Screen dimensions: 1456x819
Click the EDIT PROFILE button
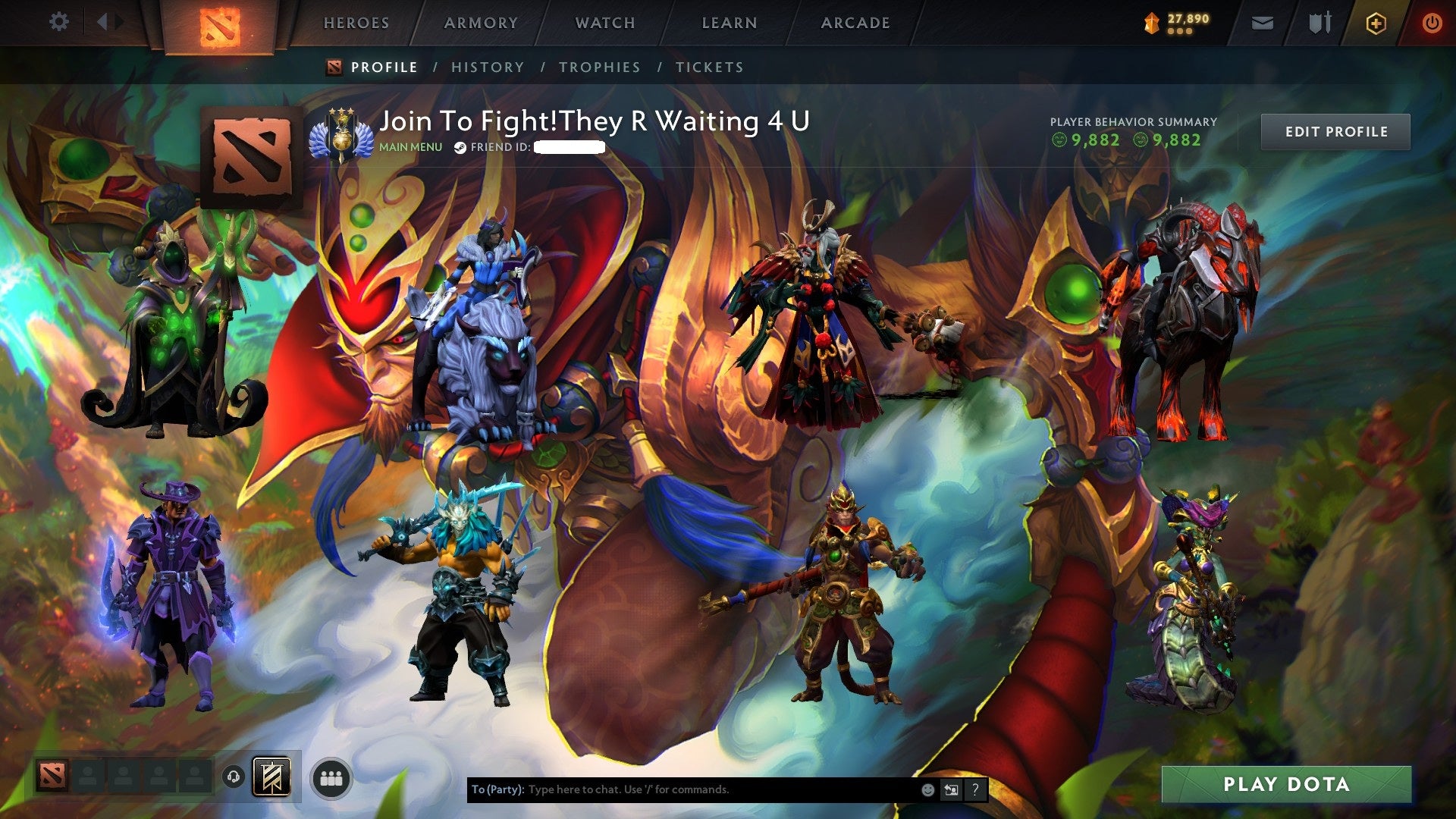point(1335,130)
